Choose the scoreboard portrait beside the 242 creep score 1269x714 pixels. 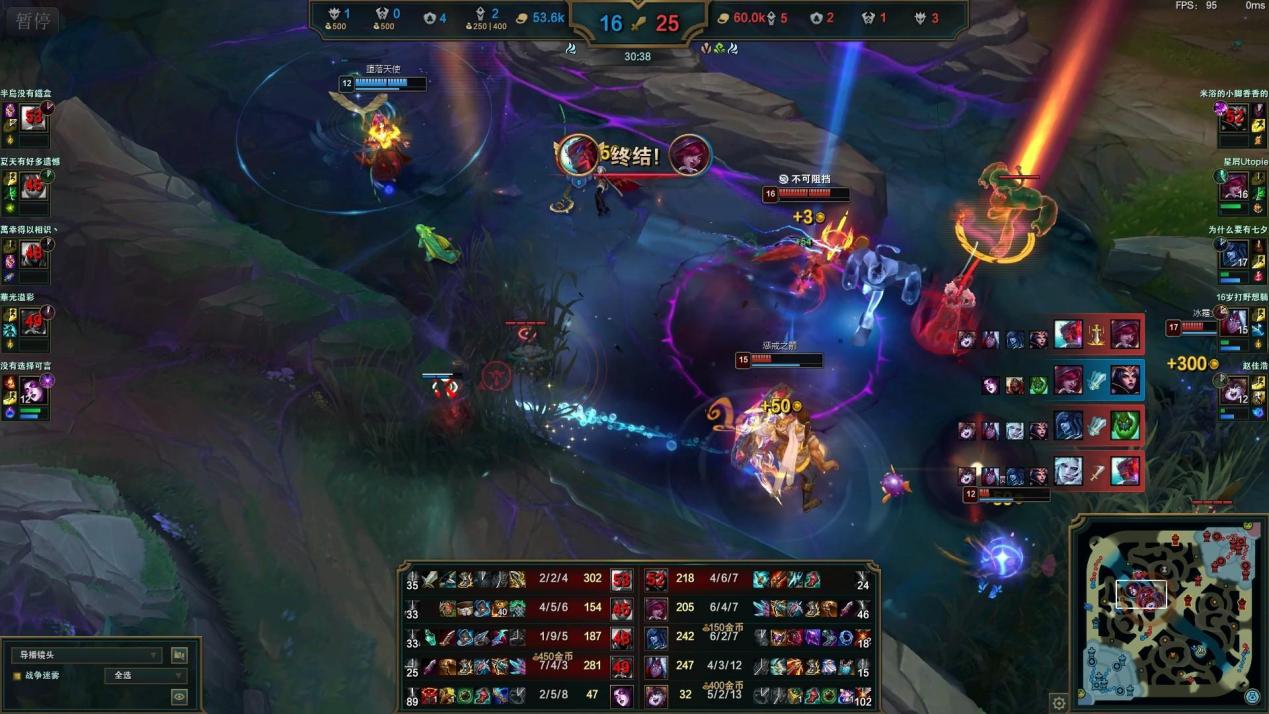(656, 637)
